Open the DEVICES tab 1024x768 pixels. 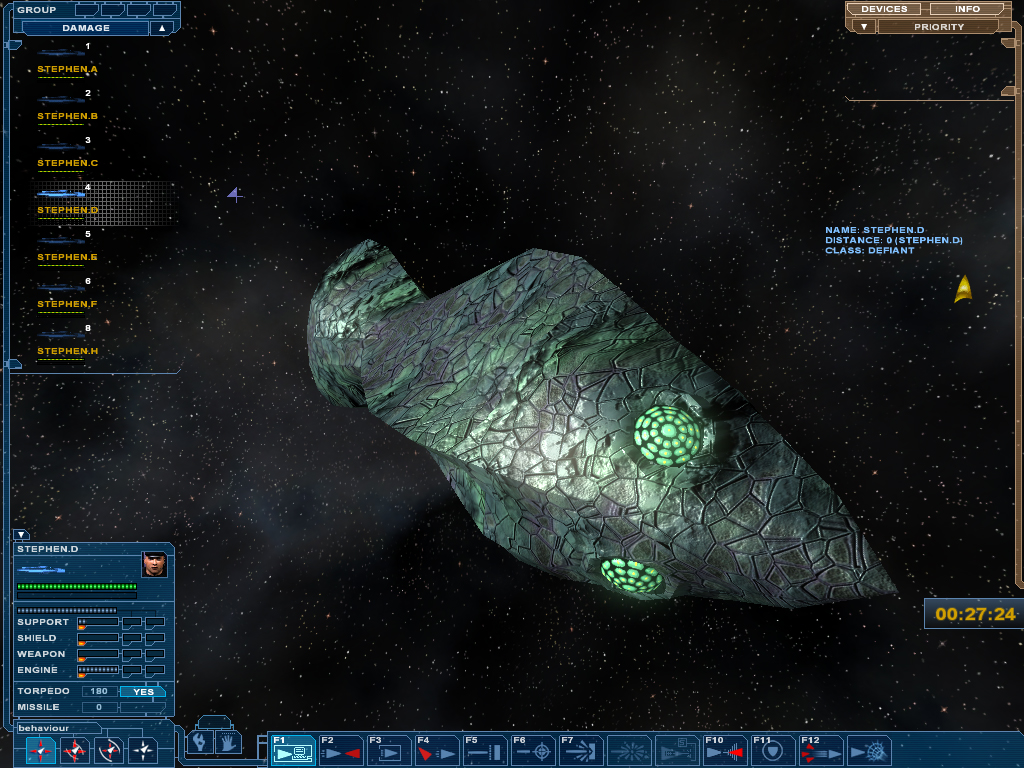(x=884, y=9)
